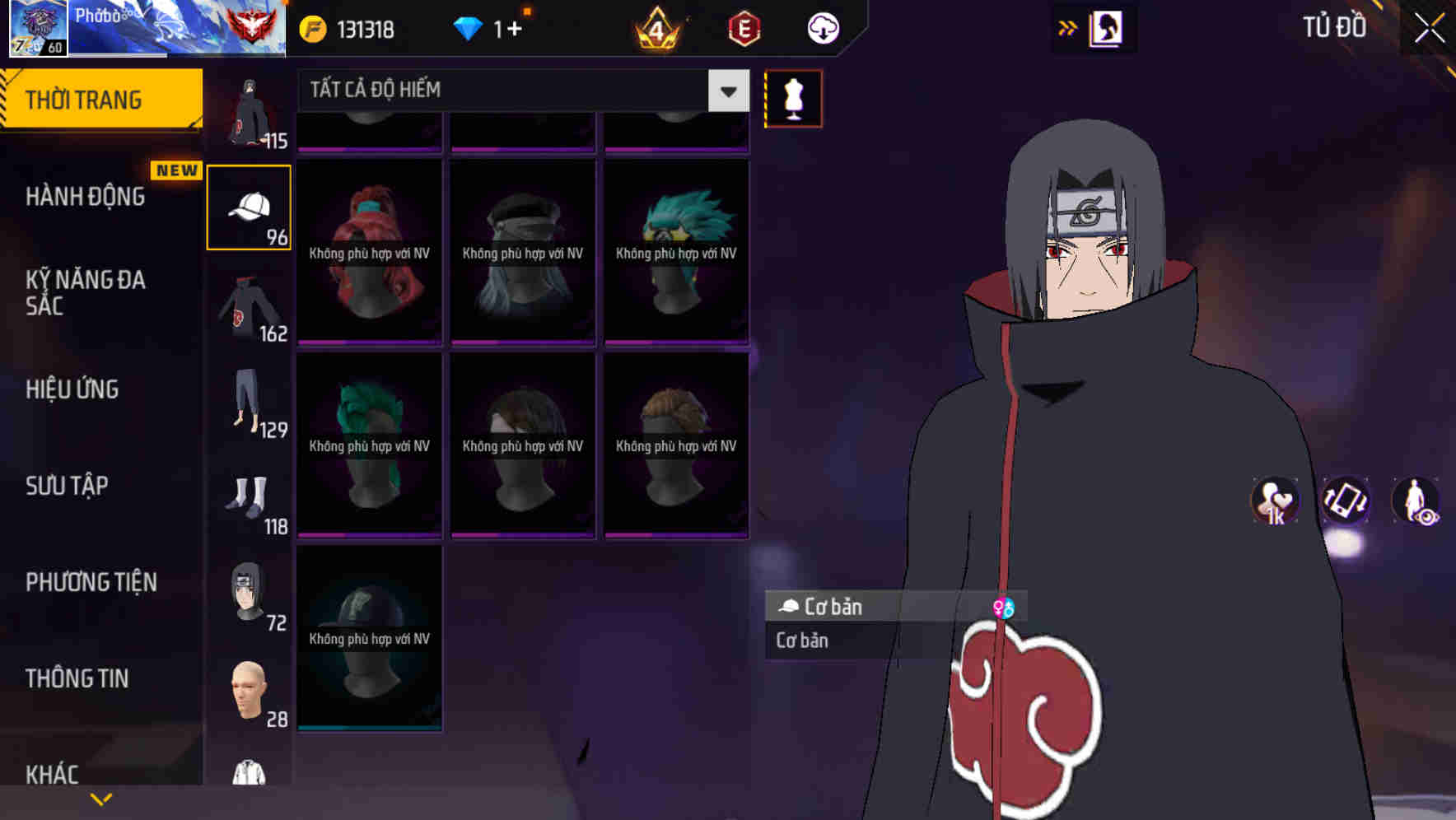Click the 1k likes heart icon
1456x820 pixels.
(1276, 502)
